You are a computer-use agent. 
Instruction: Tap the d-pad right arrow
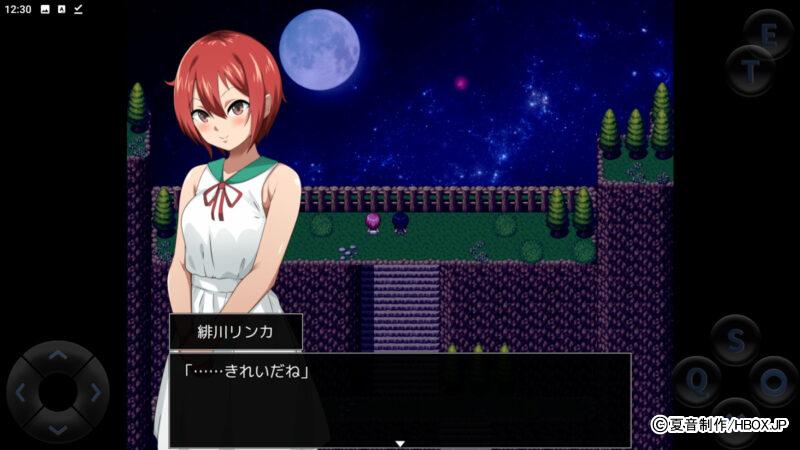coord(95,392)
